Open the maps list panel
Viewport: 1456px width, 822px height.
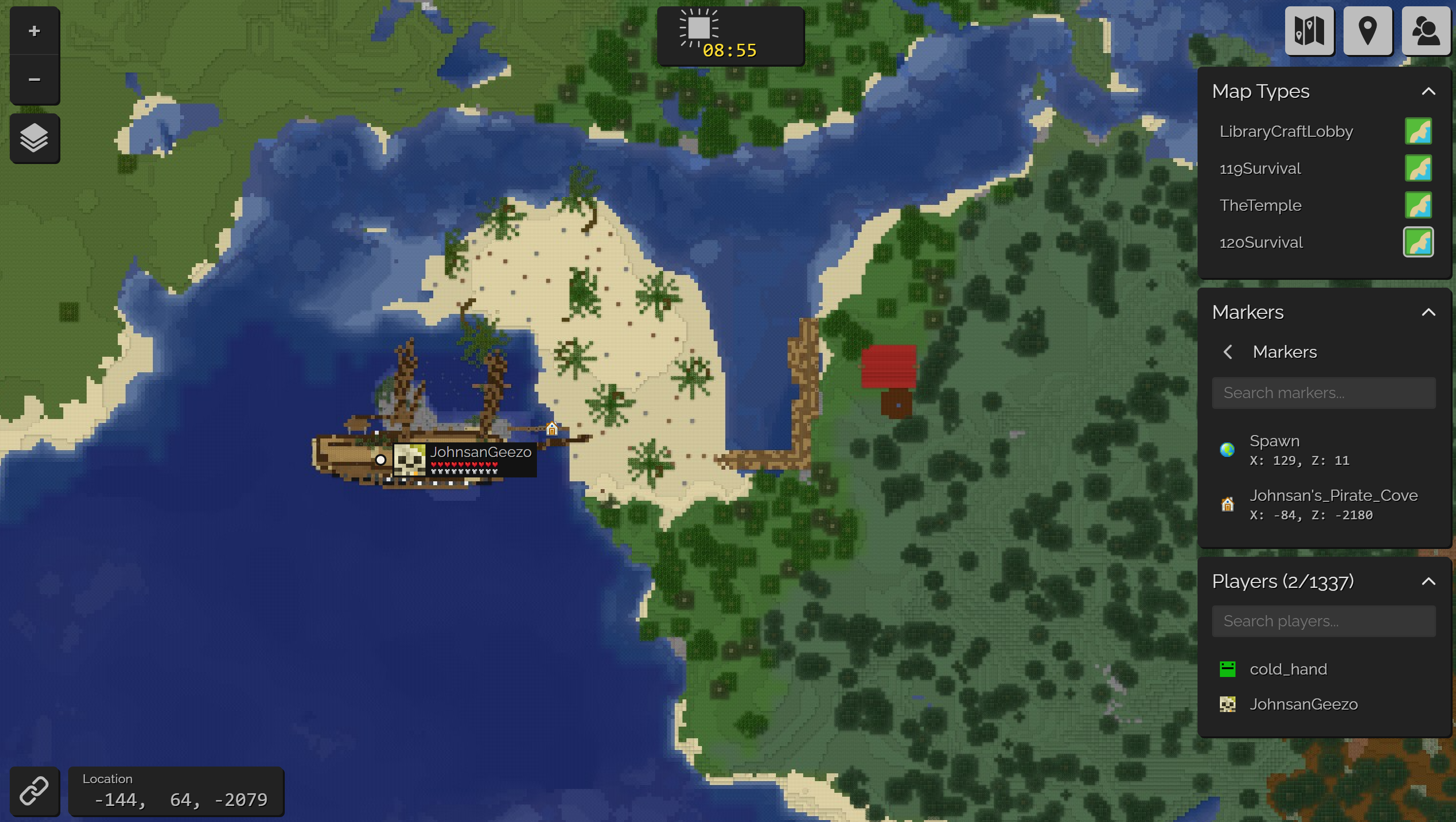[1310, 31]
